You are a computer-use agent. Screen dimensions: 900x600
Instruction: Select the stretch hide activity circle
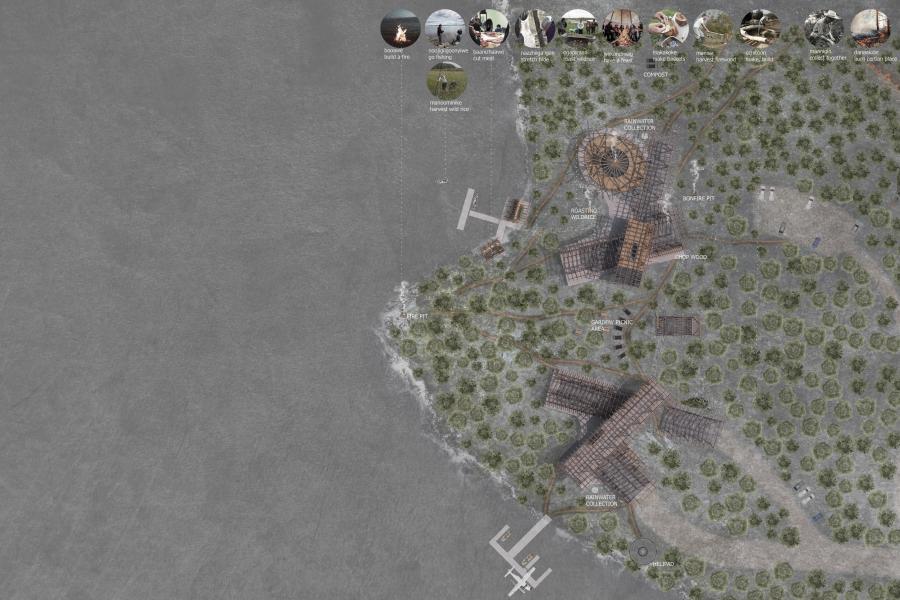(x=534, y=28)
